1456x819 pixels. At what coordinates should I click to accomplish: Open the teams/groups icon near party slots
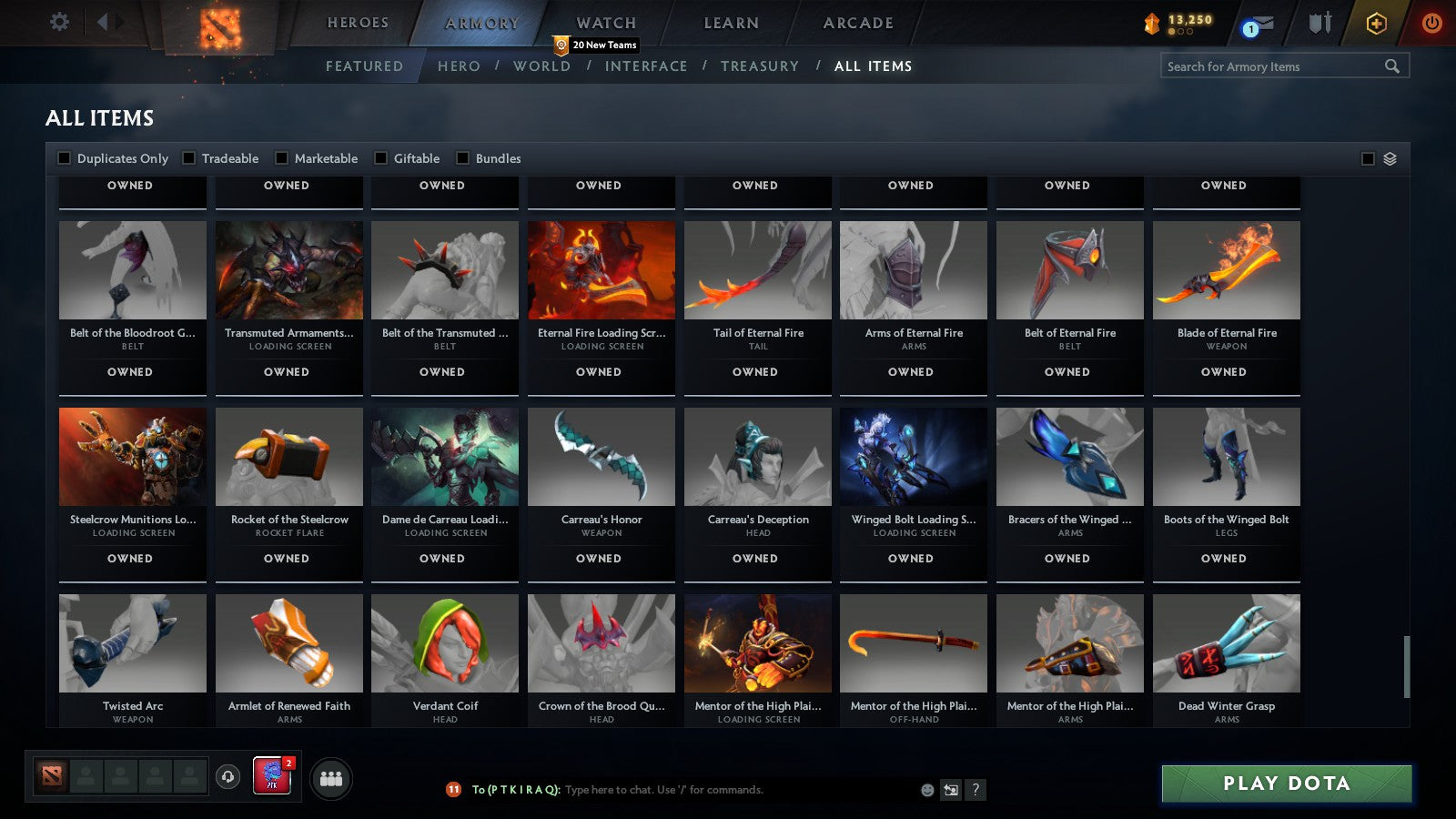(331, 778)
